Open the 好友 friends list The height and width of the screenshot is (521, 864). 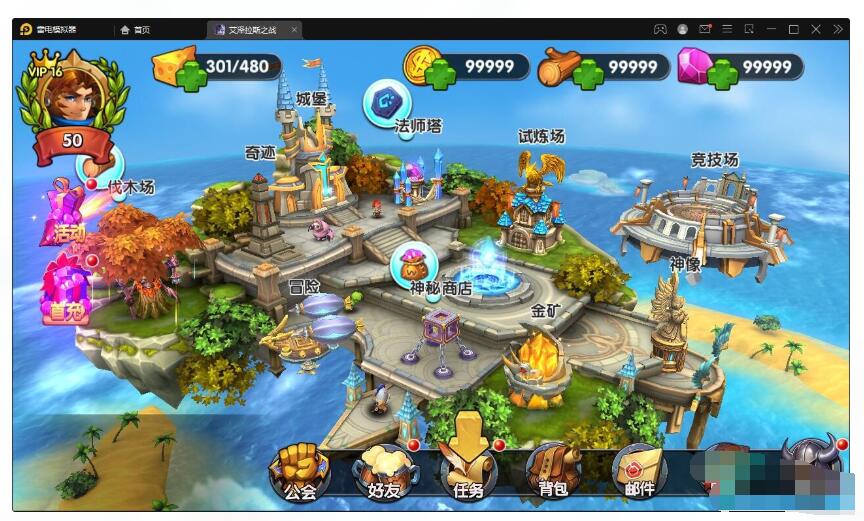pyautogui.click(x=385, y=470)
